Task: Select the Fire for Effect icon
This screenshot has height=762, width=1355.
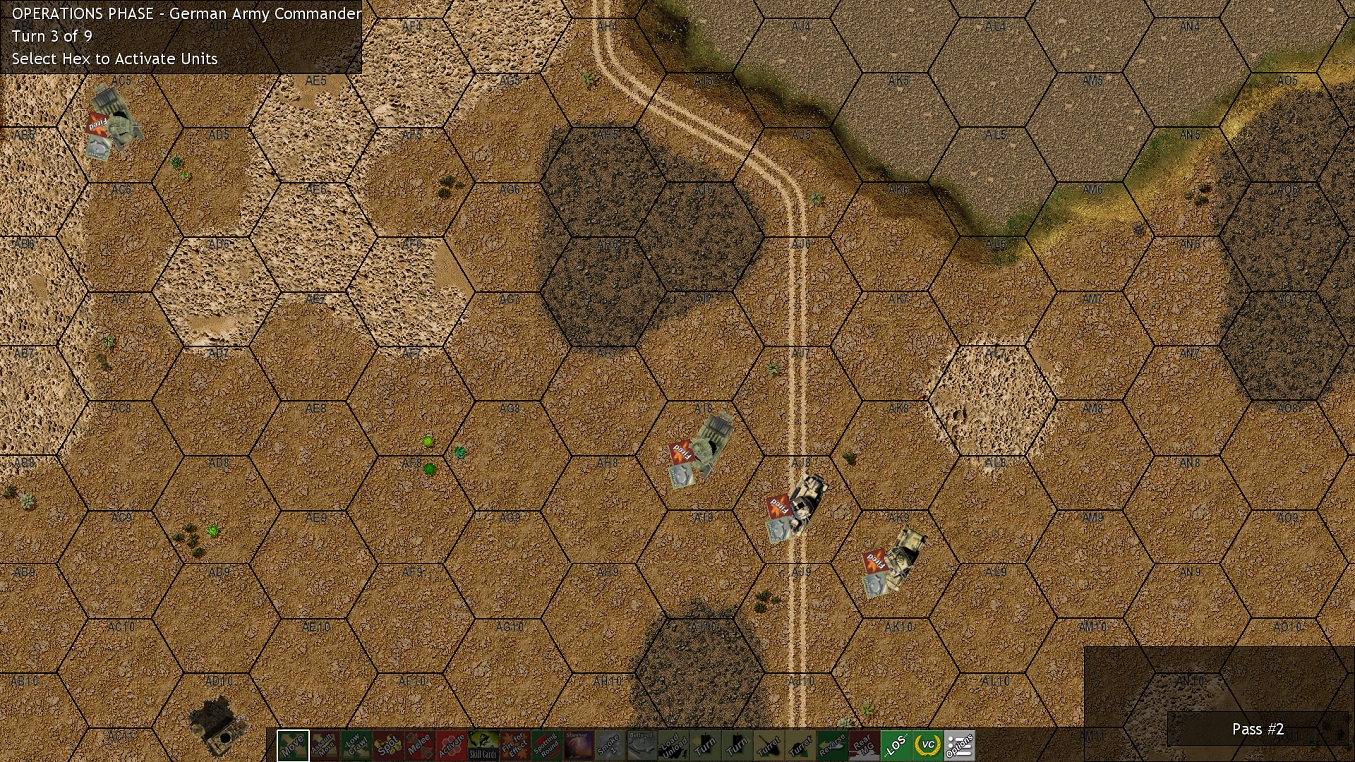Action: point(516,745)
